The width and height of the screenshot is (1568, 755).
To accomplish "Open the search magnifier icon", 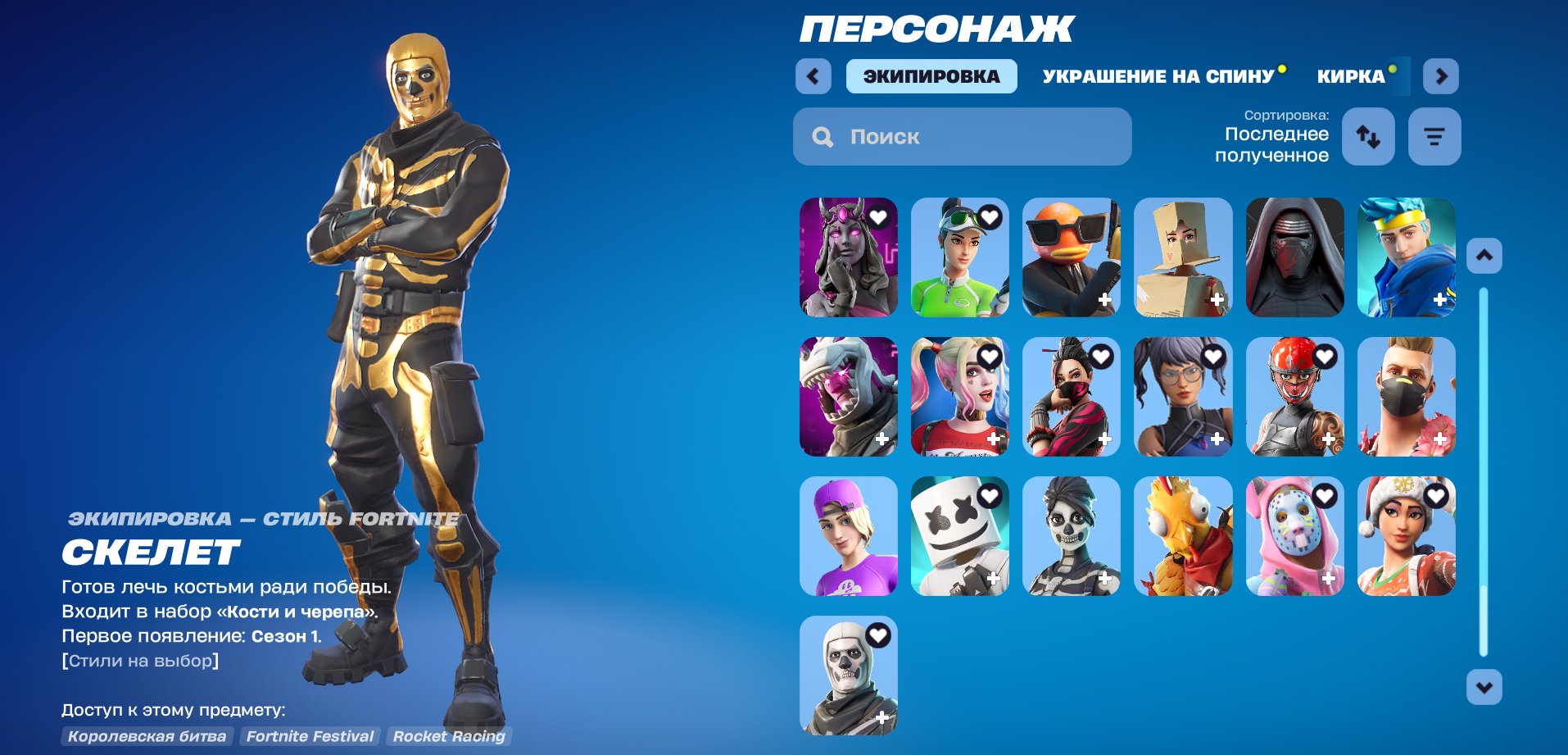I will tap(823, 136).
